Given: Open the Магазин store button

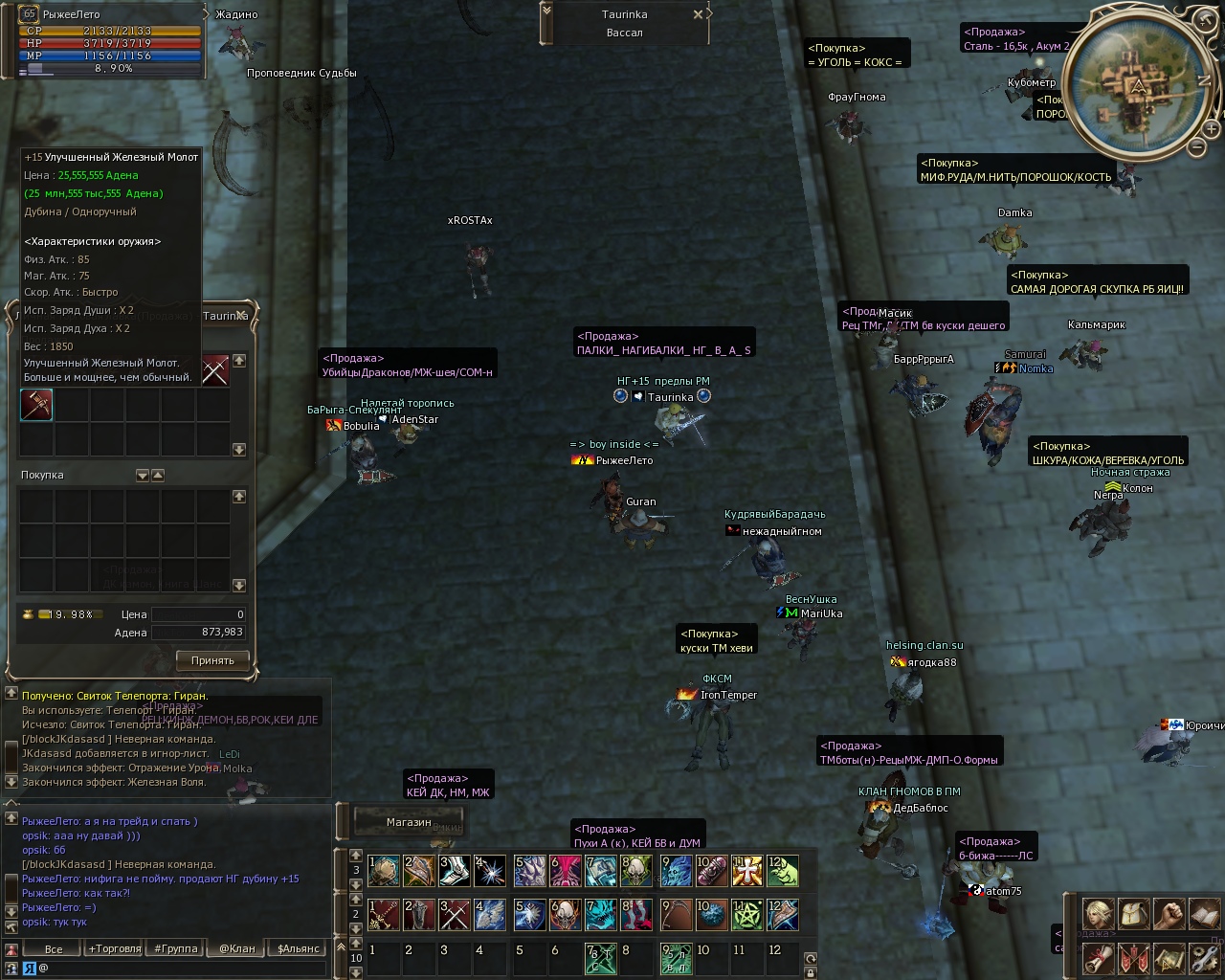Looking at the screenshot, I should (409, 822).
